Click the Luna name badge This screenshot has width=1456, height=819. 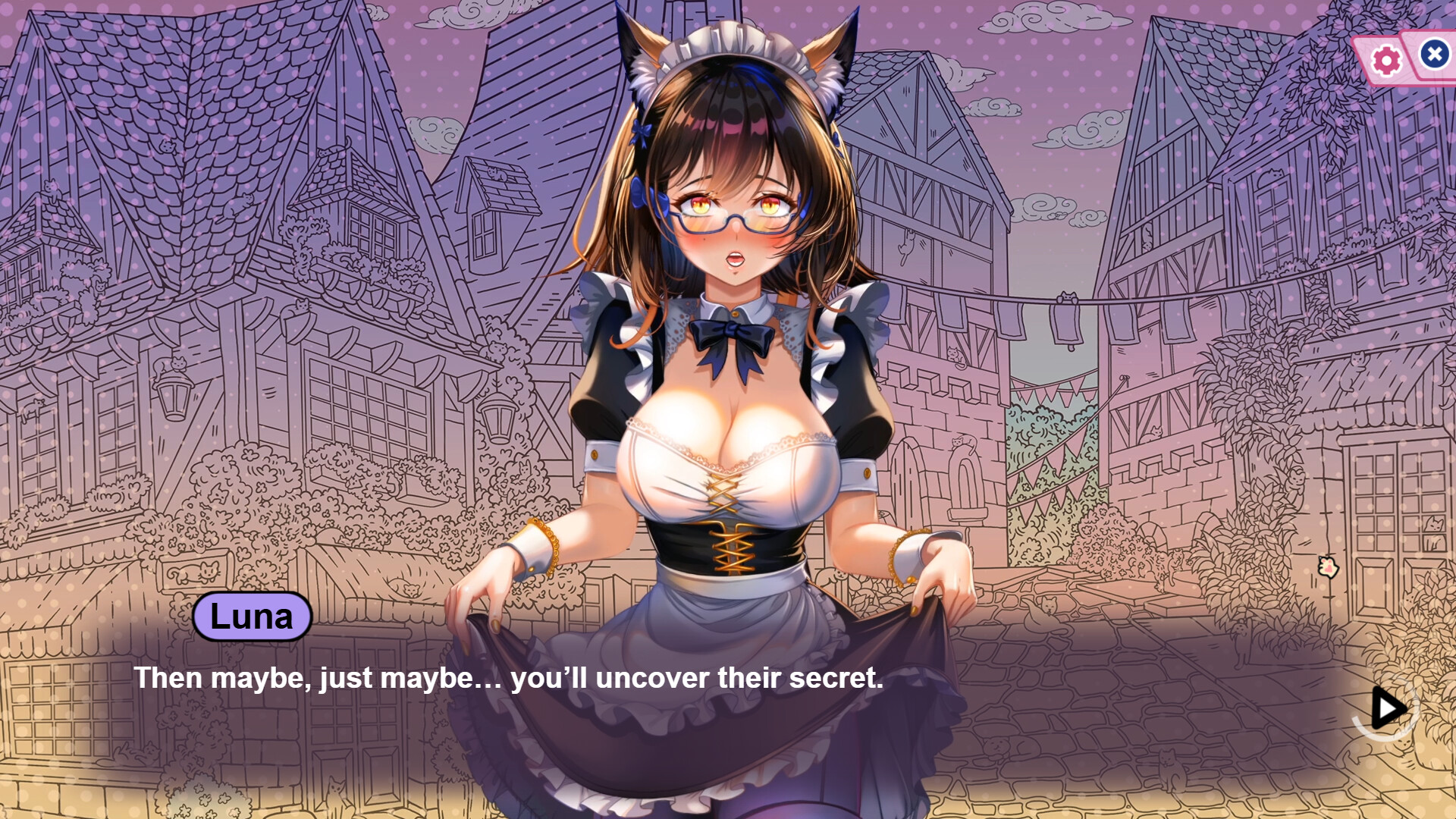click(x=253, y=616)
